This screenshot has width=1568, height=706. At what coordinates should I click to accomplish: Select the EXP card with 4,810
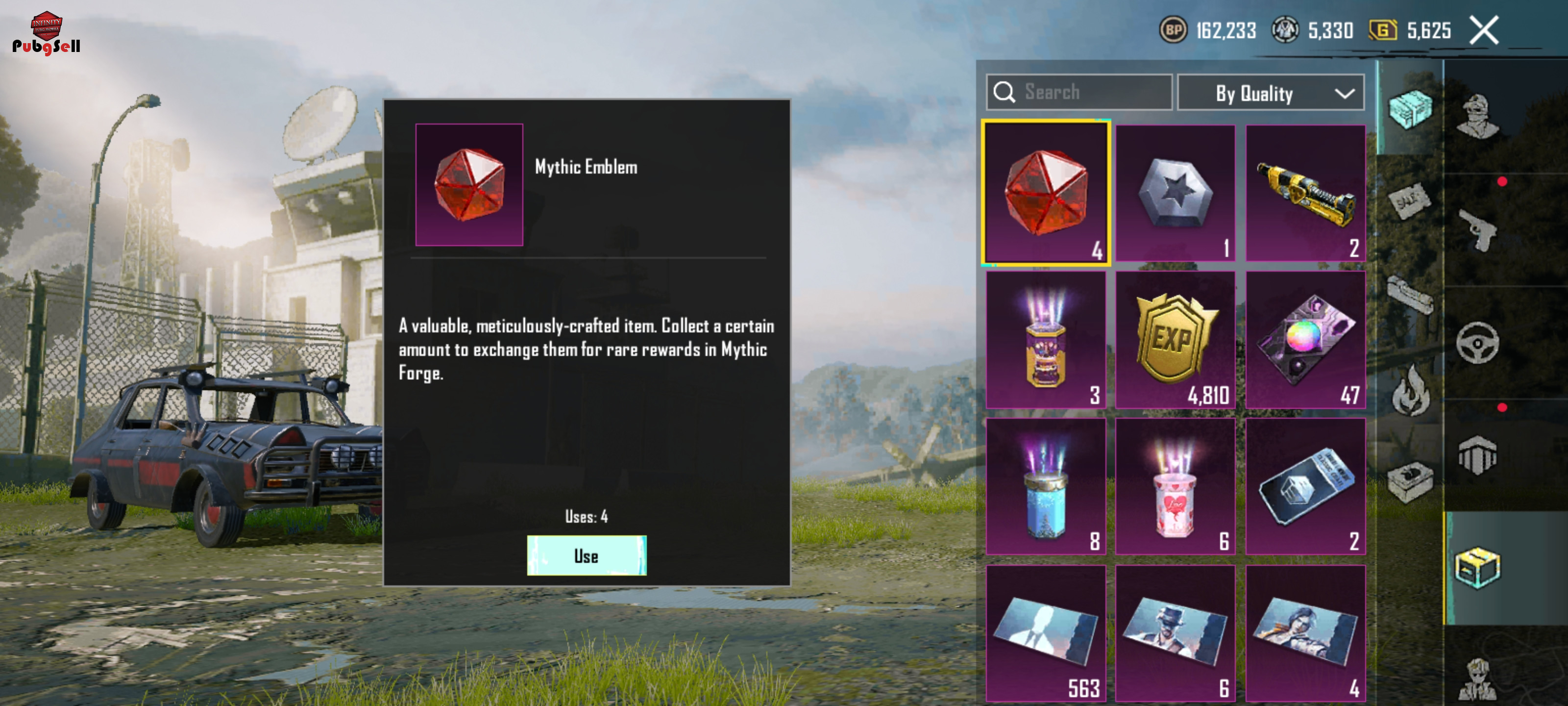1175,339
